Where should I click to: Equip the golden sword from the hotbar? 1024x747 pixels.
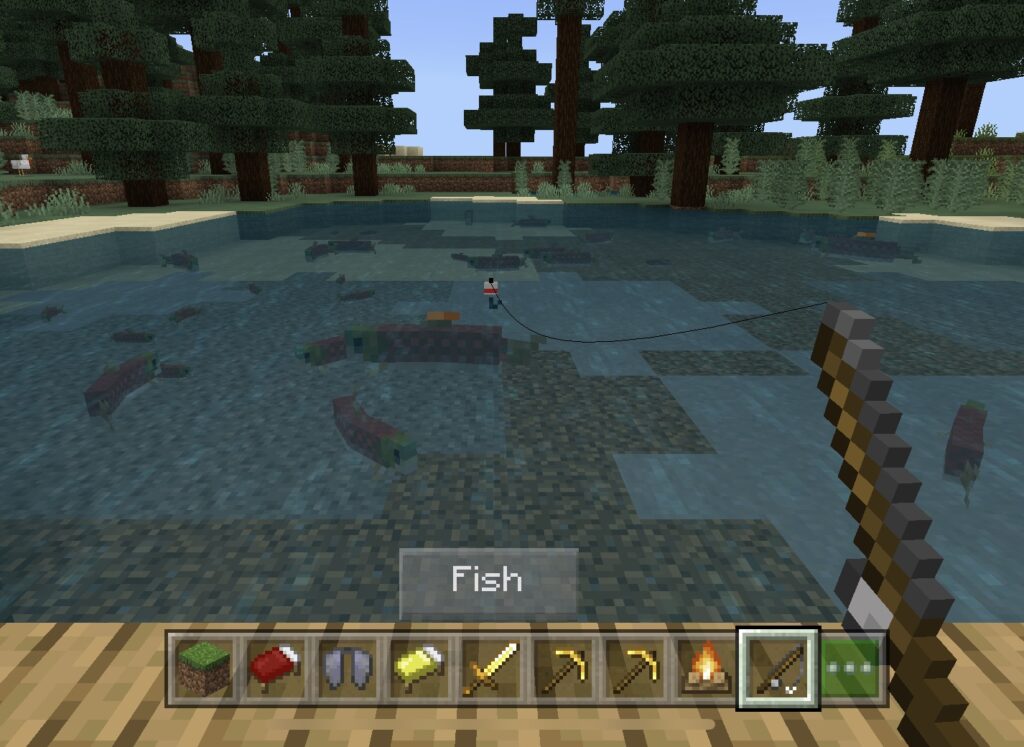(x=490, y=668)
